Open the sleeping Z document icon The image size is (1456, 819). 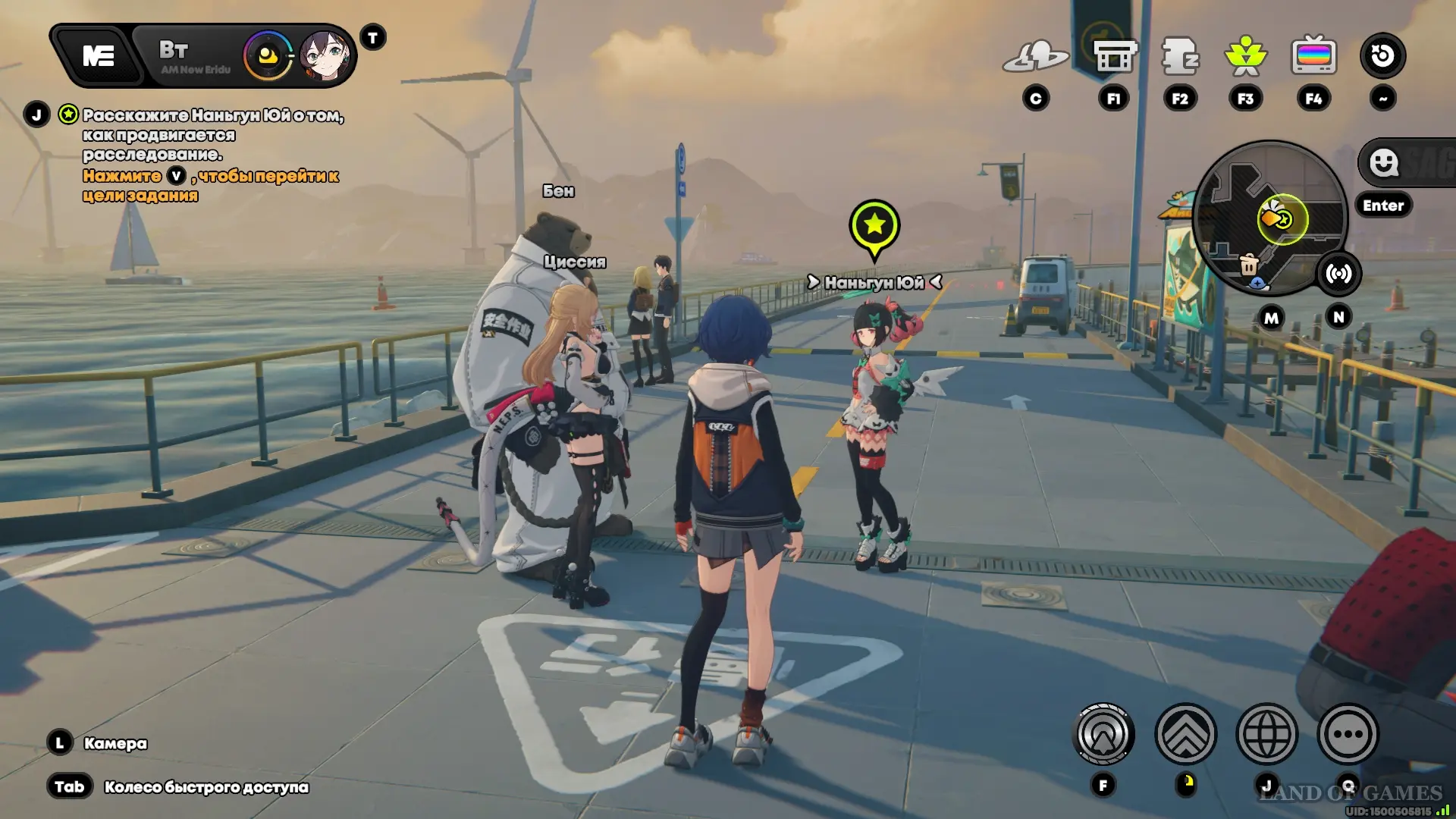point(1180,56)
